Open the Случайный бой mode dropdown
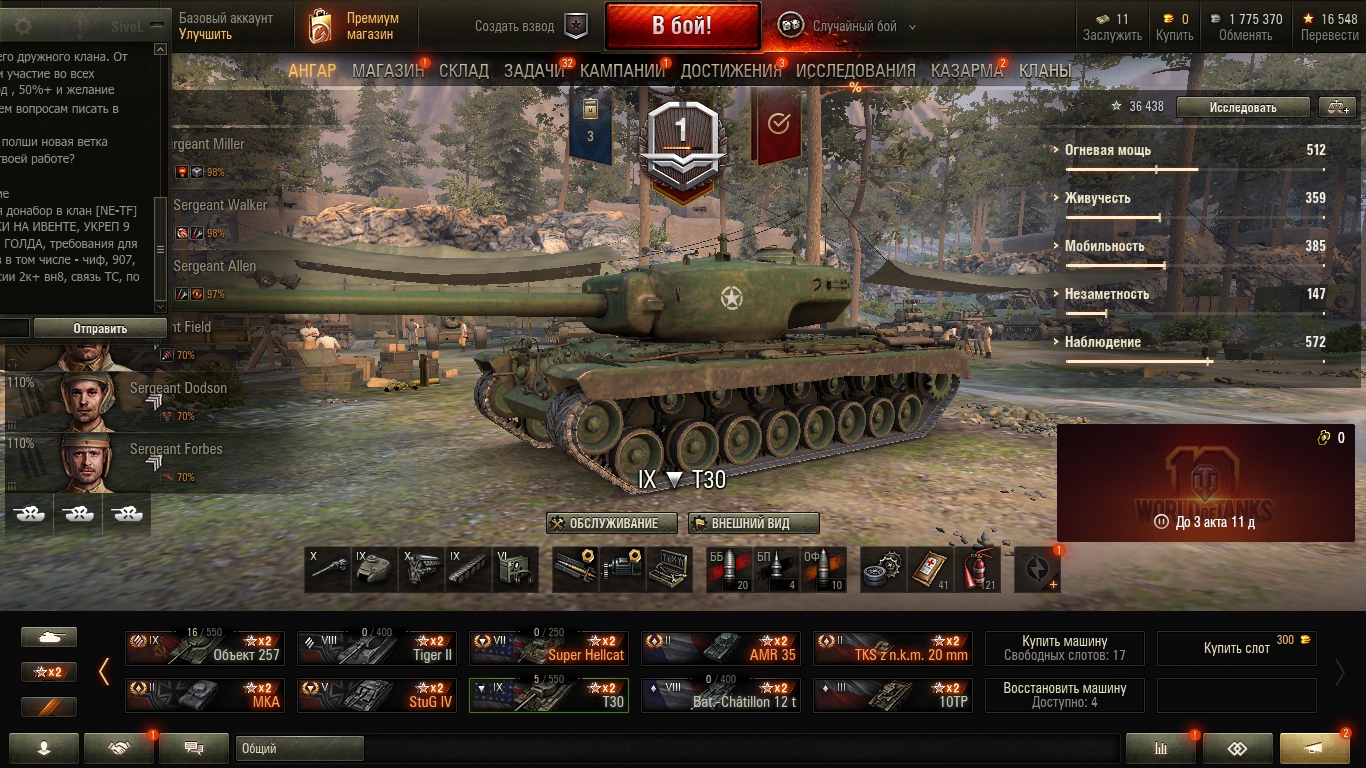This screenshot has height=768, width=1366. click(850, 26)
